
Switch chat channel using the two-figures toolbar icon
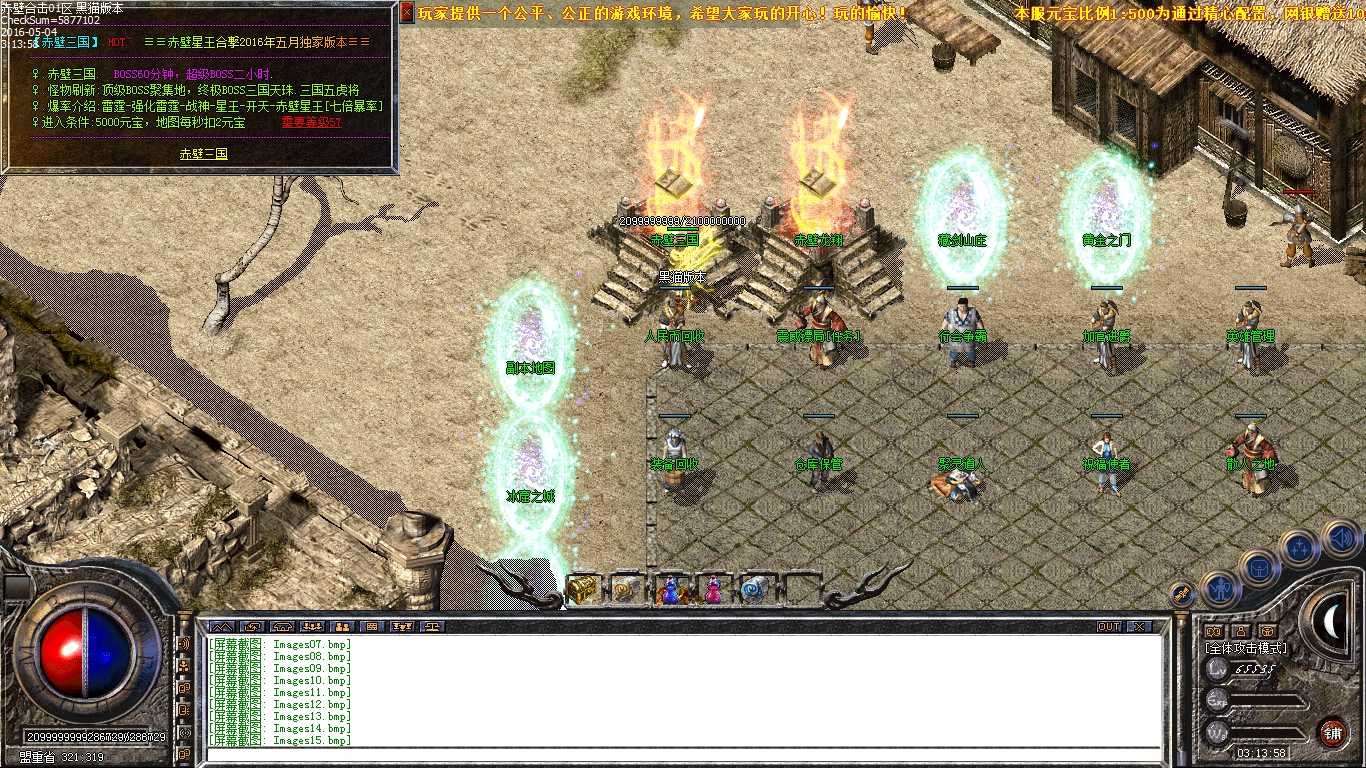coord(344,627)
